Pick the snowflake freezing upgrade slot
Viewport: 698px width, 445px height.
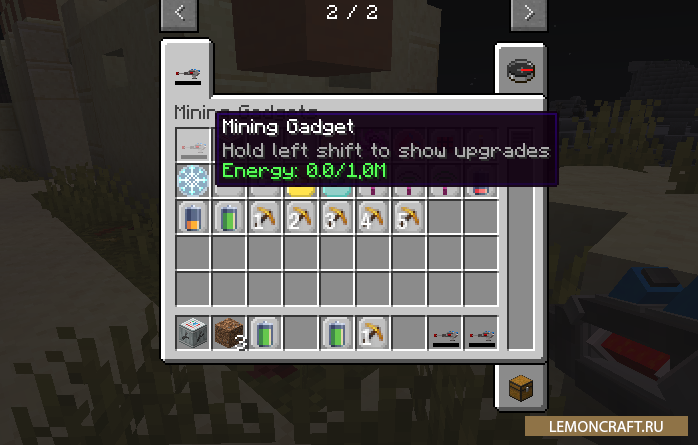192,181
